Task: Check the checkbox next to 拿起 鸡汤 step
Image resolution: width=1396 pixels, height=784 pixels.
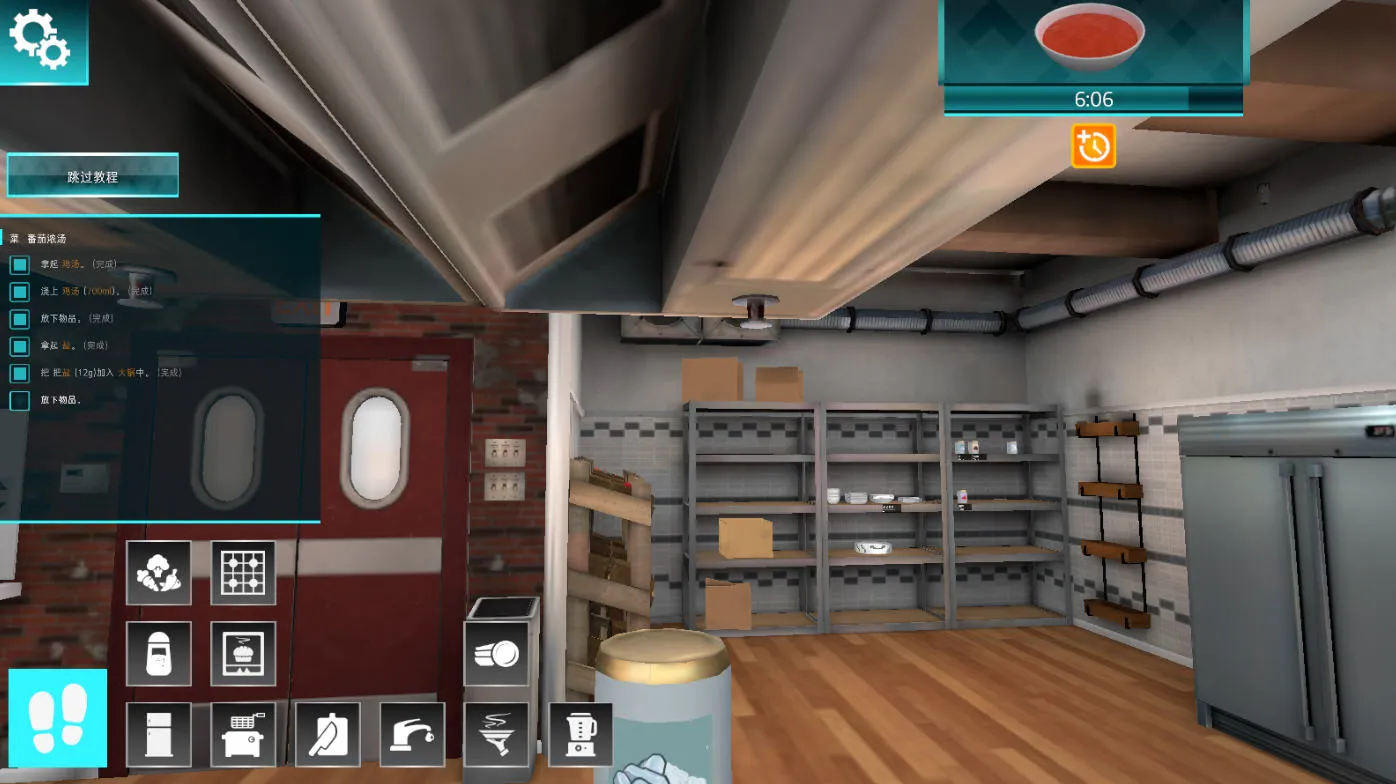Action: click(19, 265)
